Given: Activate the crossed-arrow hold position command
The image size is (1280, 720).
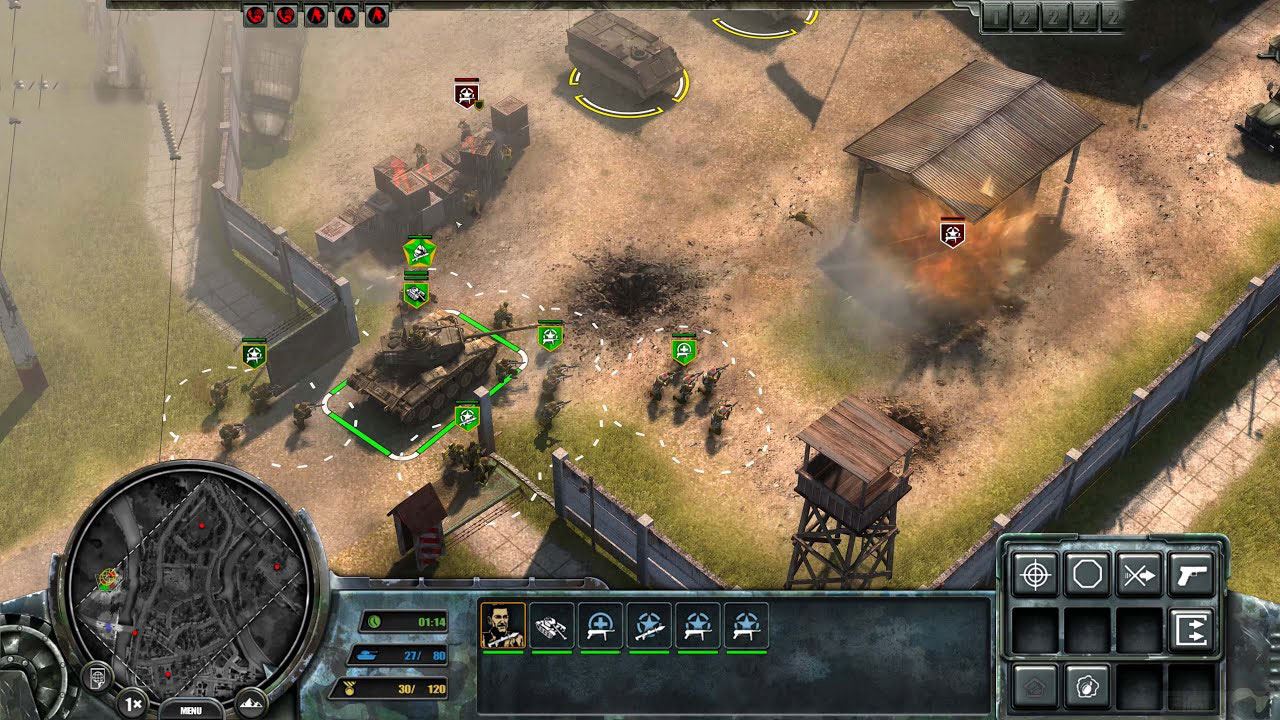Looking at the screenshot, I should (1139, 575).
